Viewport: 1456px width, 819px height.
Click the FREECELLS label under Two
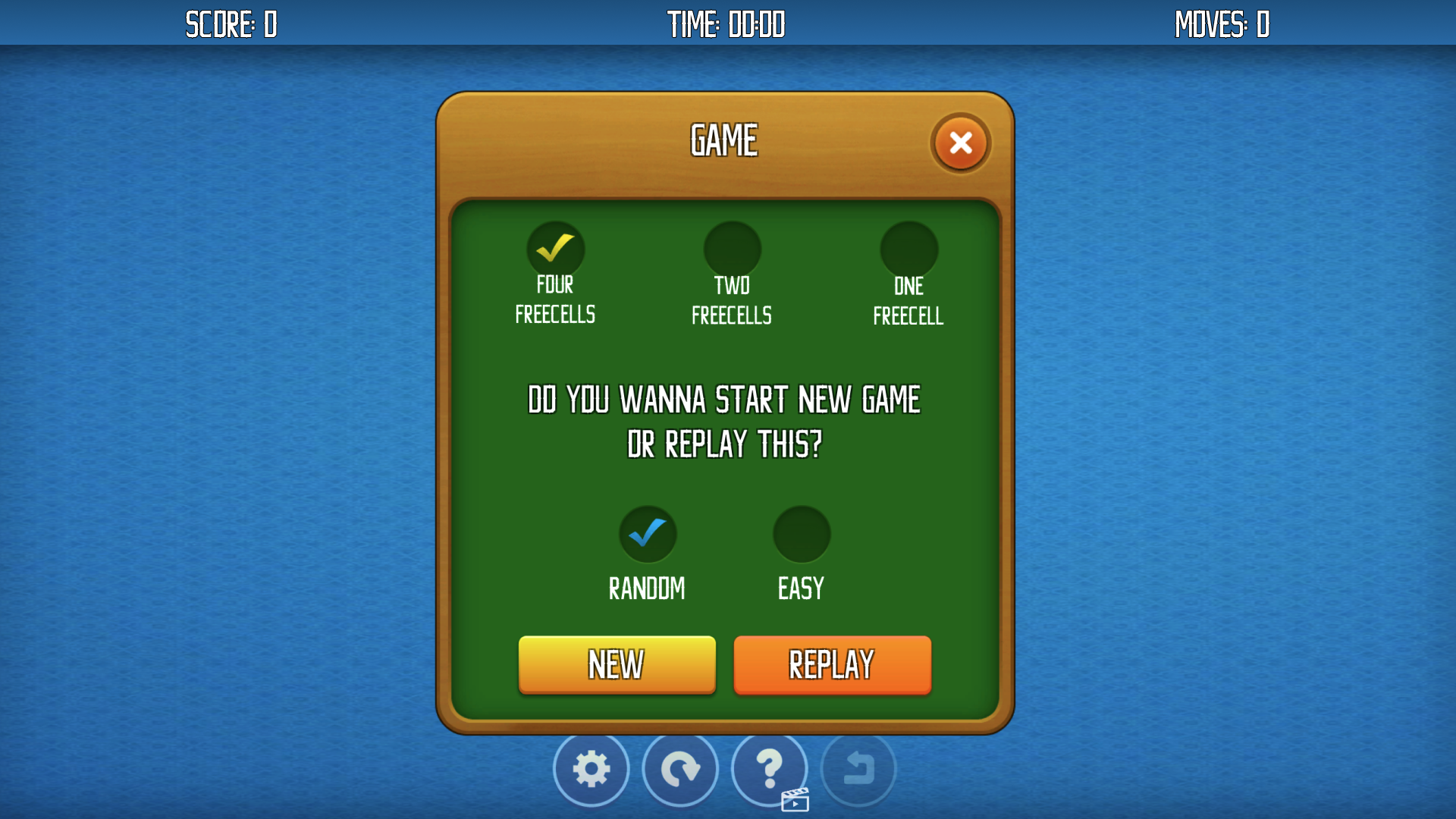(x=732, y=315)
